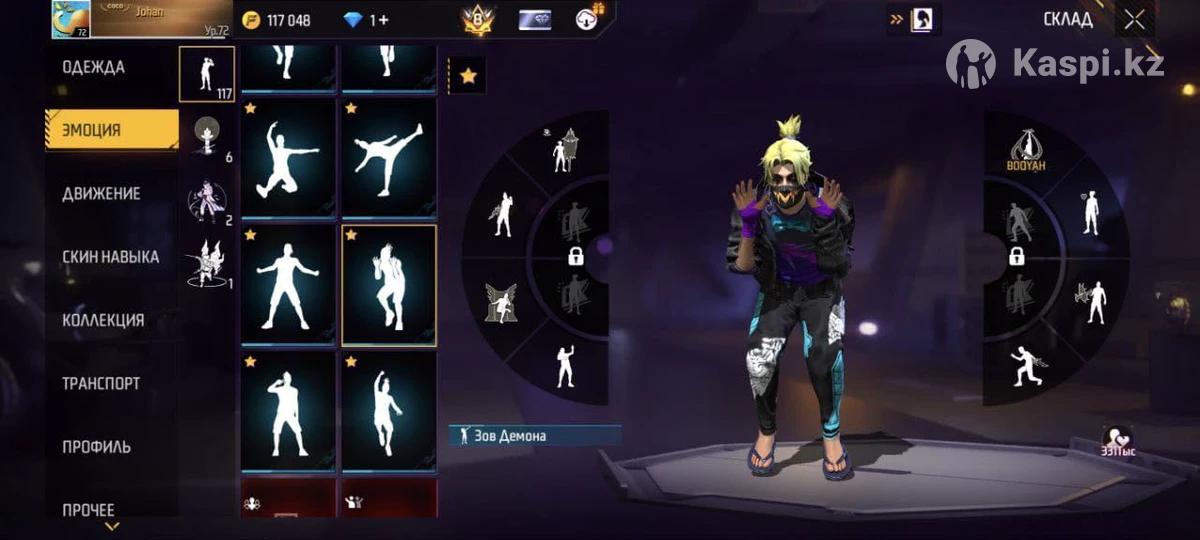Select the sub-category with 117 emotes
1200x540 pixels.
tap(206, 73)
